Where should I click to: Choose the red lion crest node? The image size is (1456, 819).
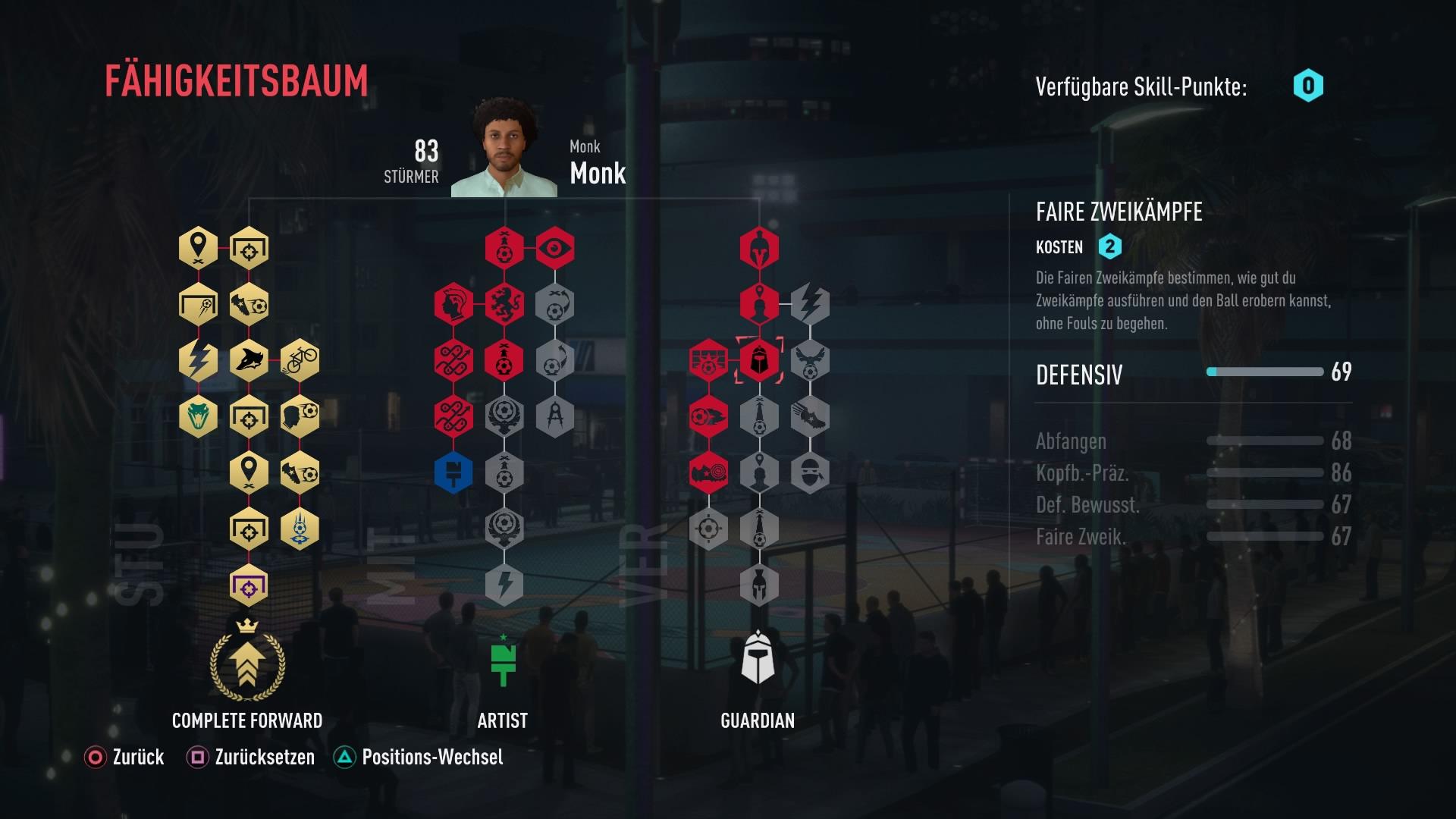pyautogui.click(x=504, y=304)
